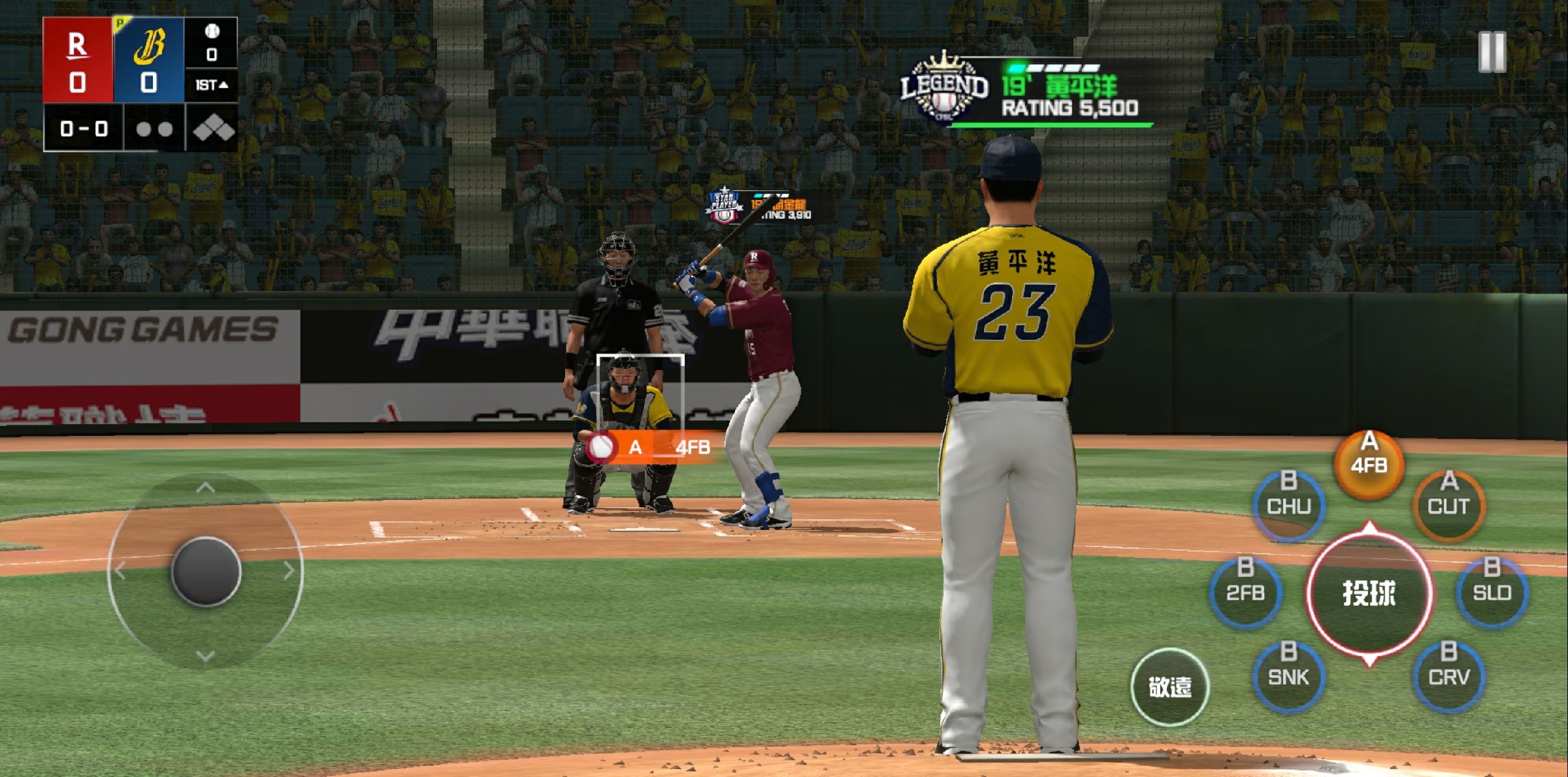Choose the SLD slider pitch

click(1492, 591)
